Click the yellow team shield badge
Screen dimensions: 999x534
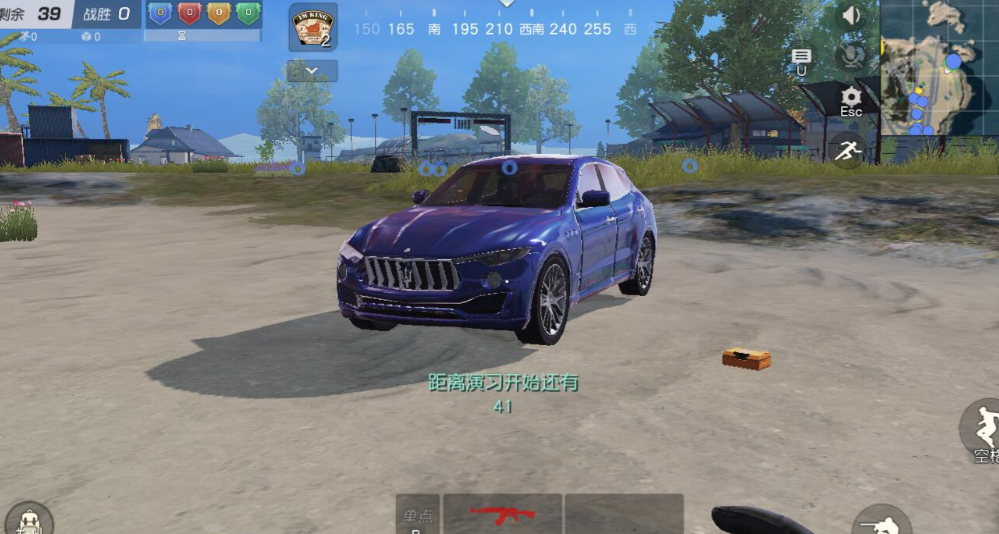(218, 13)
